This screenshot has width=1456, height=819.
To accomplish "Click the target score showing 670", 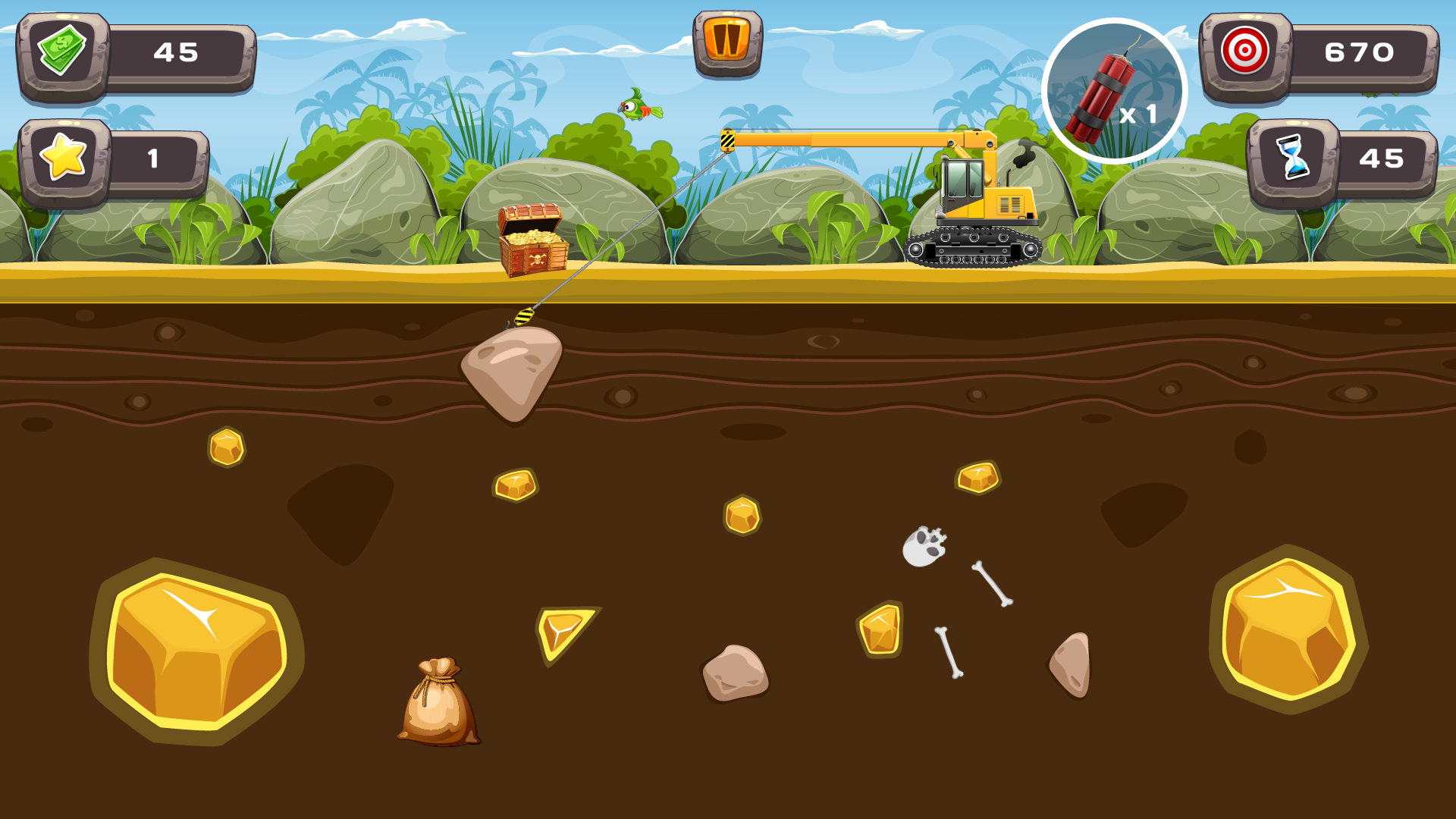I will (1357, 52).
